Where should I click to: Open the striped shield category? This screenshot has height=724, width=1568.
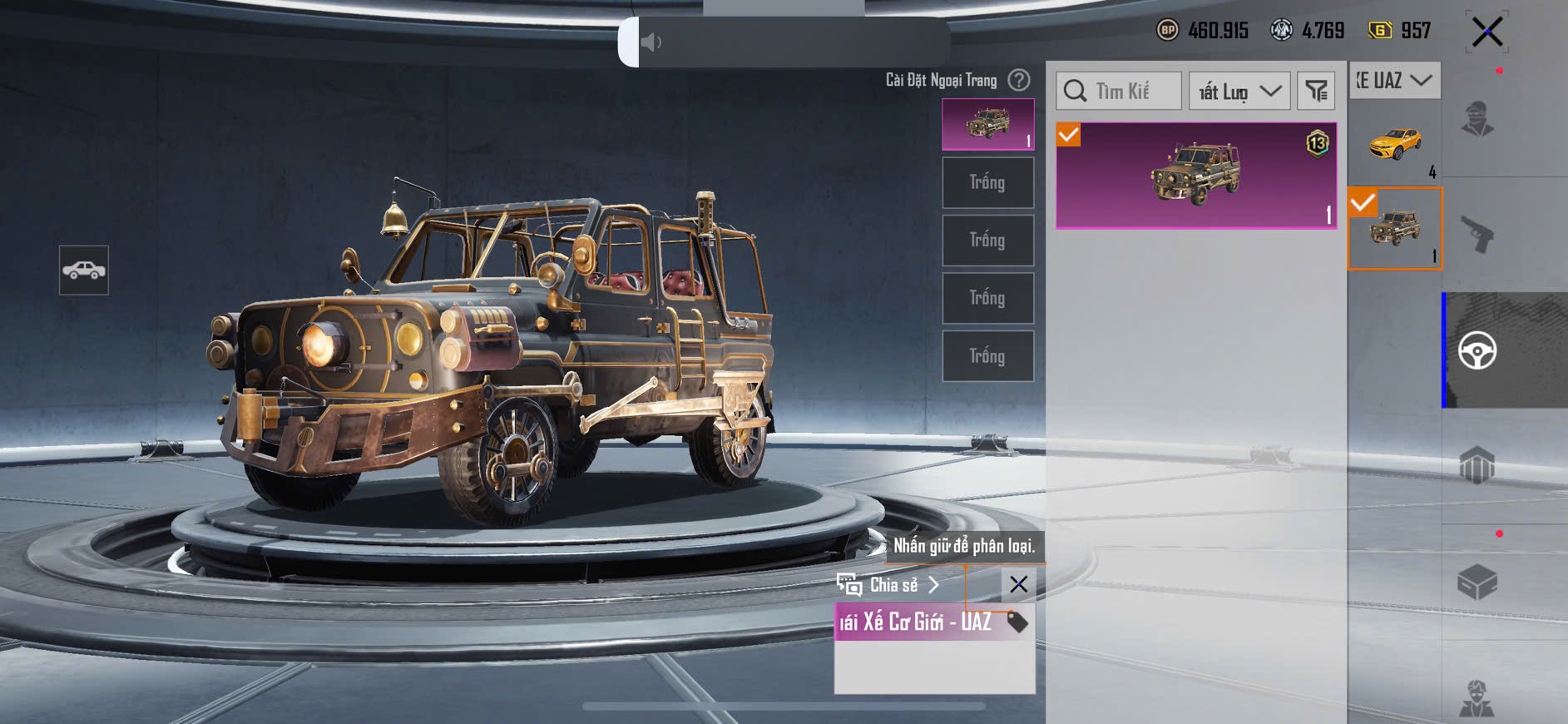point(1477,465)
